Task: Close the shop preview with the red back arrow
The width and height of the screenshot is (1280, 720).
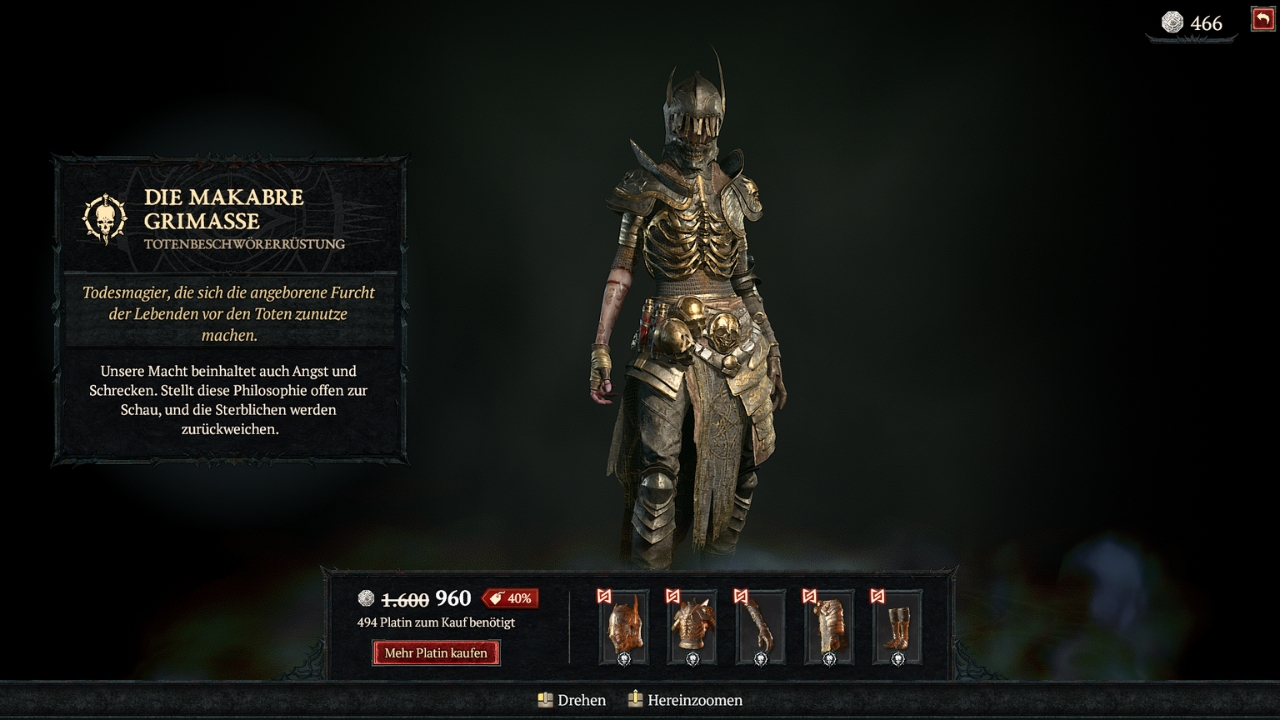Action: (1262, 19)
